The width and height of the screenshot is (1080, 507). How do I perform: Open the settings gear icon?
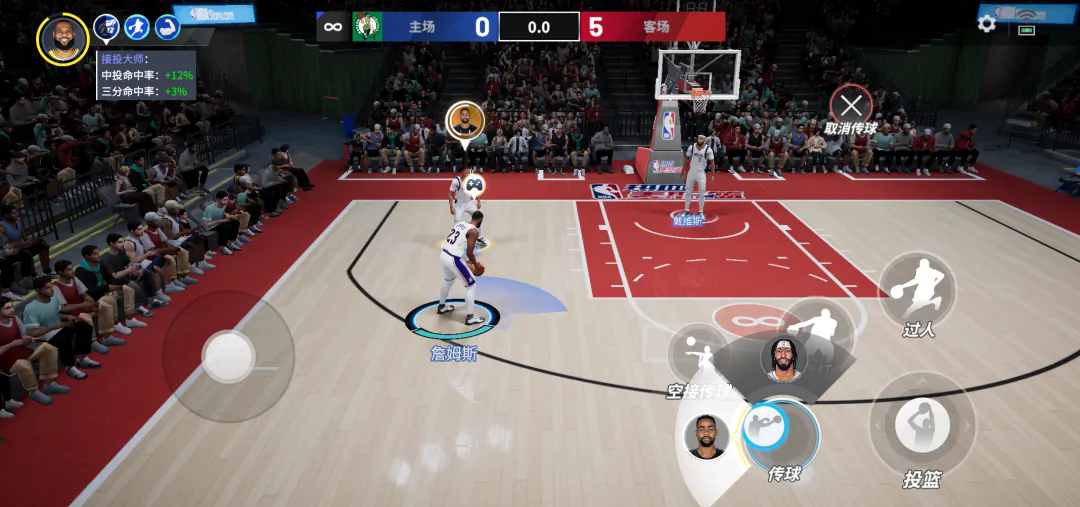(x=987, y=23)
